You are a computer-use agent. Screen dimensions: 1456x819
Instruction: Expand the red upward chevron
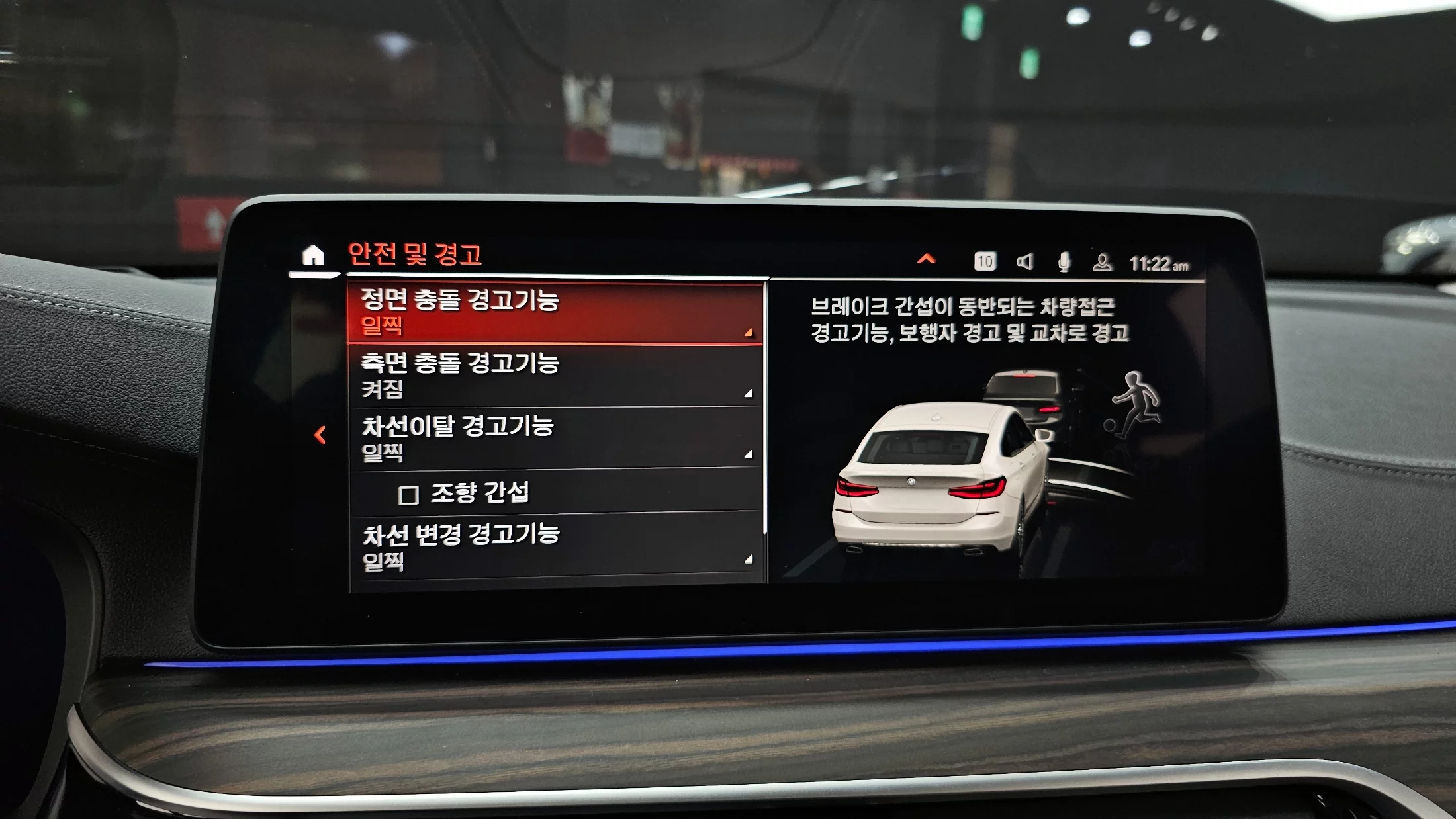926,259
